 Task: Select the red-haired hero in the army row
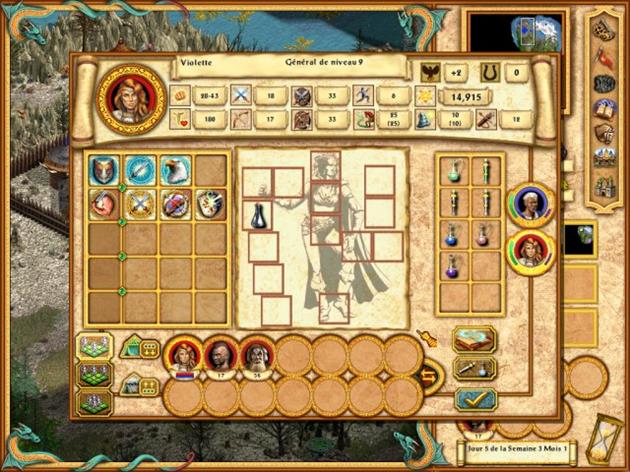(184, 355)
